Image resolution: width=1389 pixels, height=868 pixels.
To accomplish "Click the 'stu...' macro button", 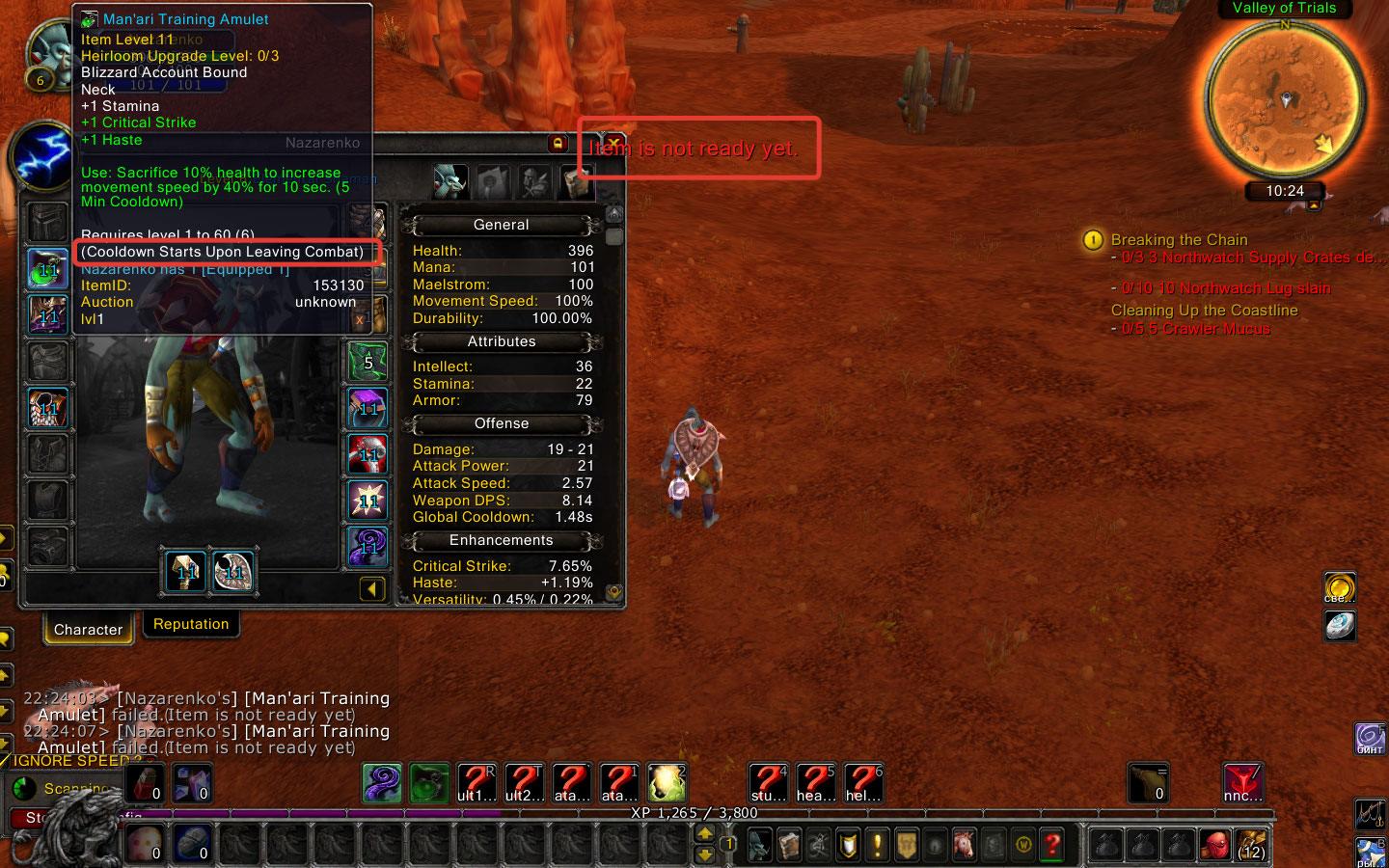I will (x=769, y=783).
